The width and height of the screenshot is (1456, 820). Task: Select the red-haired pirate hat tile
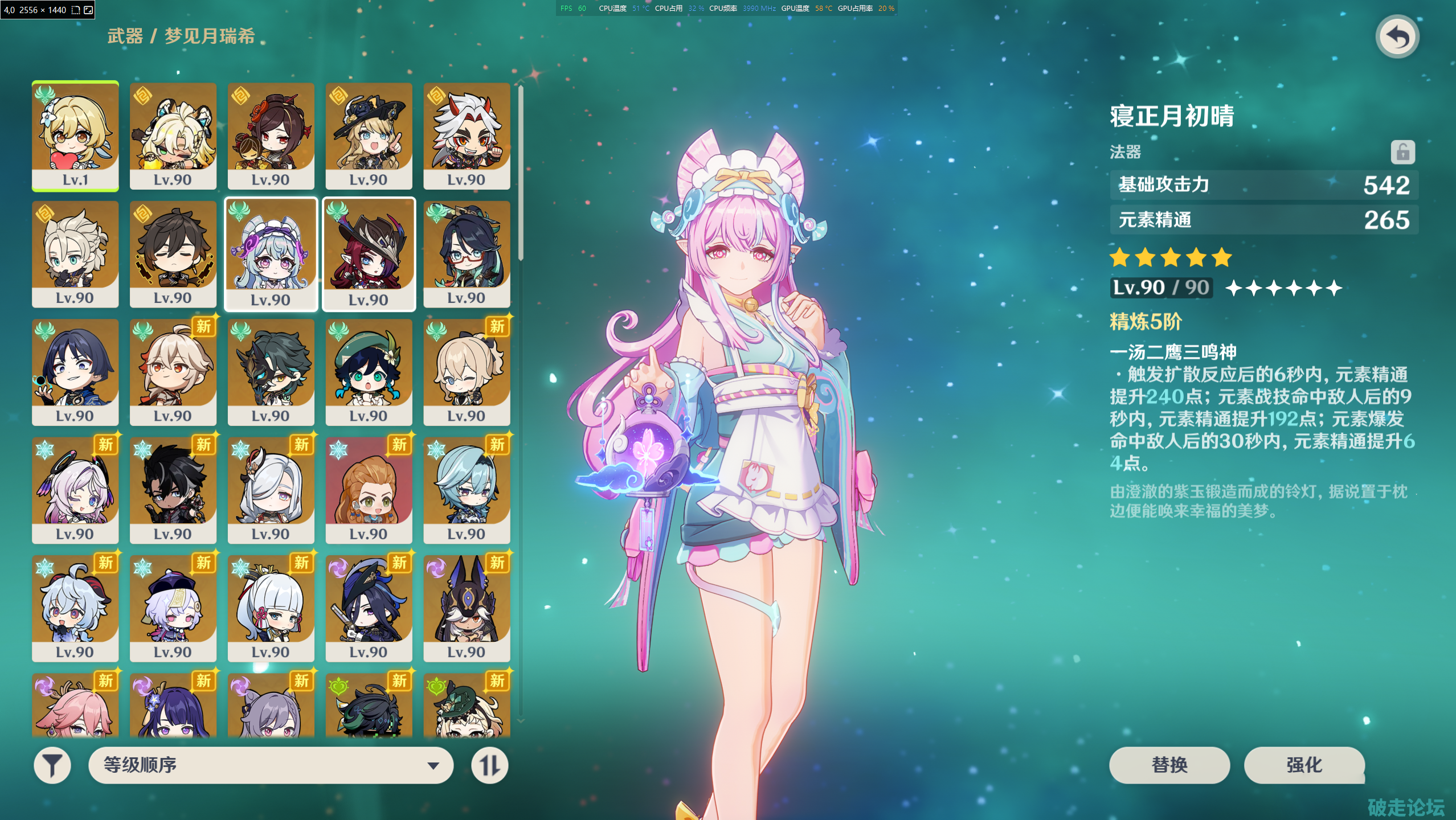pos(369,253)
